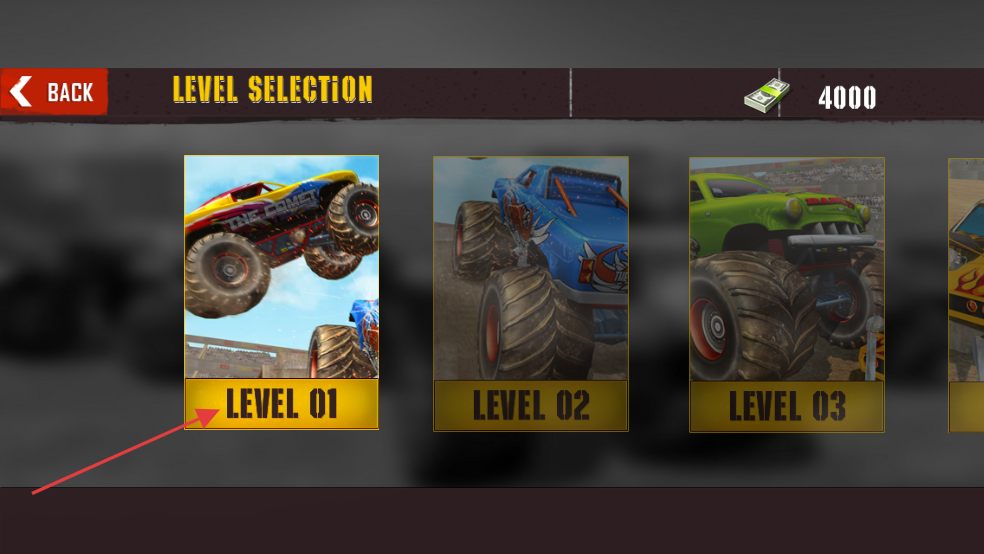
Task: Open the partially visible fourth level tile
Action: tap(966, 294)
